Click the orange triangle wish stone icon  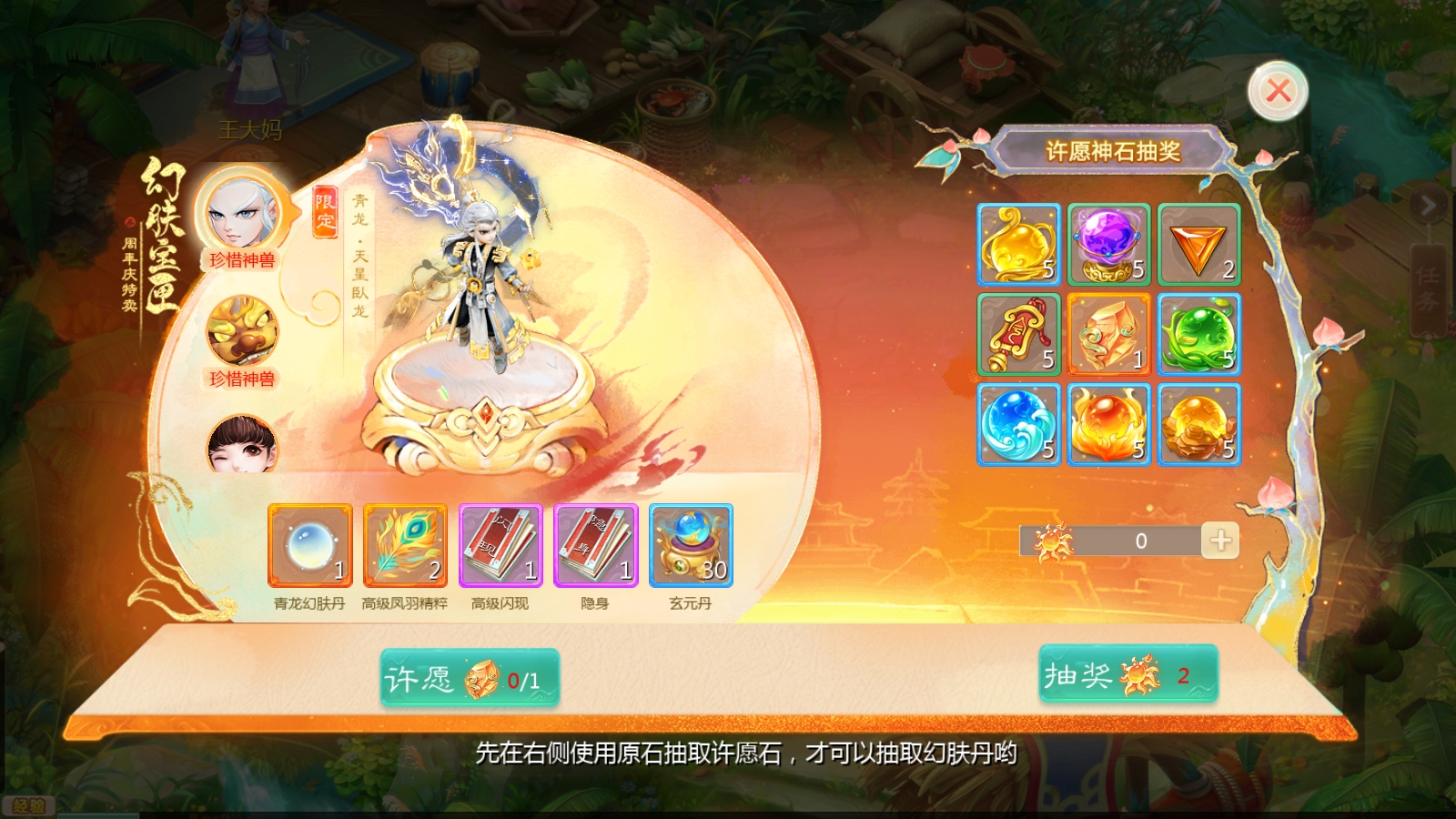(x=1199, y=245)
